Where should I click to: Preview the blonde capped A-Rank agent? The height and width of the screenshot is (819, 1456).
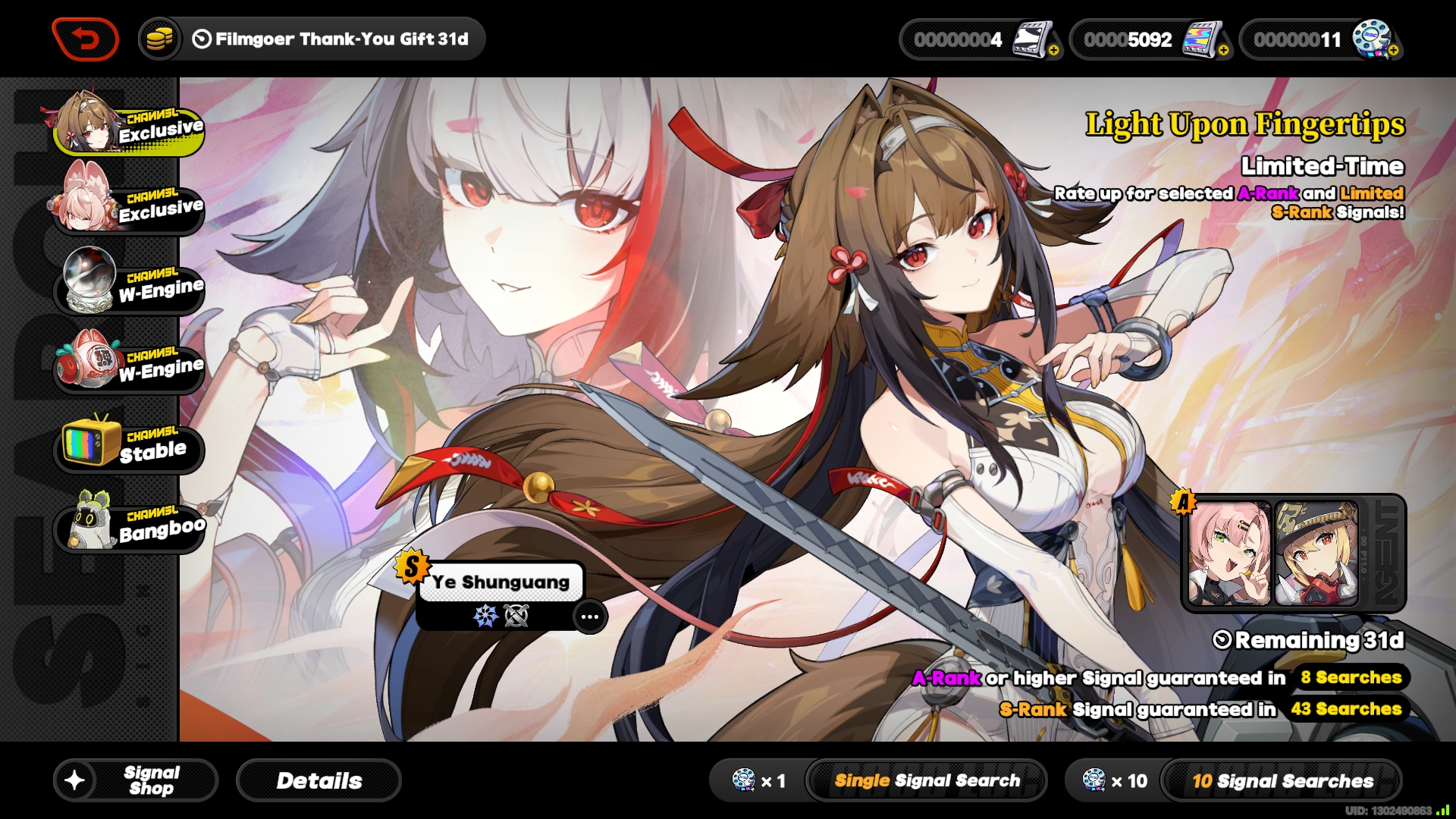coord(1316,554)
